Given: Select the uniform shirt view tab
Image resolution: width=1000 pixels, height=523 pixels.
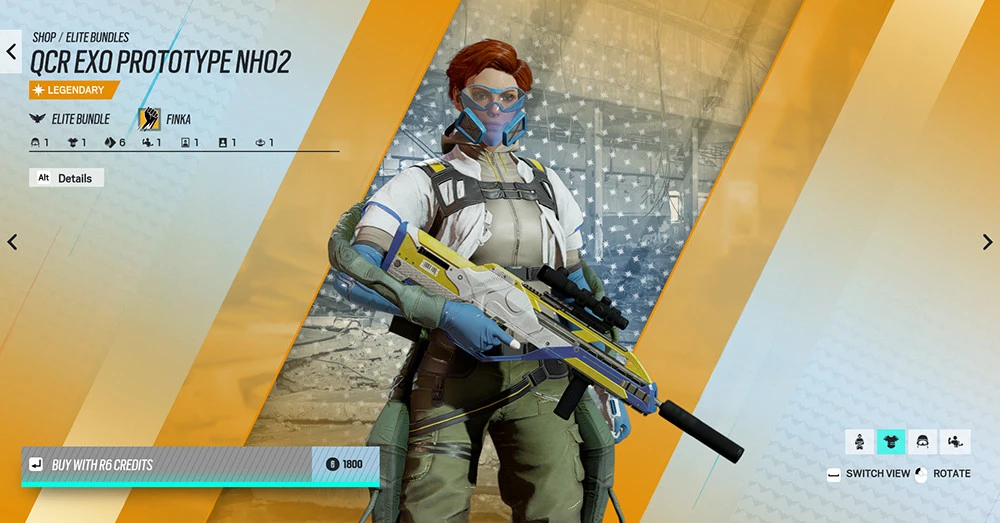Looking at the screenshot, I should click(891, 441).
